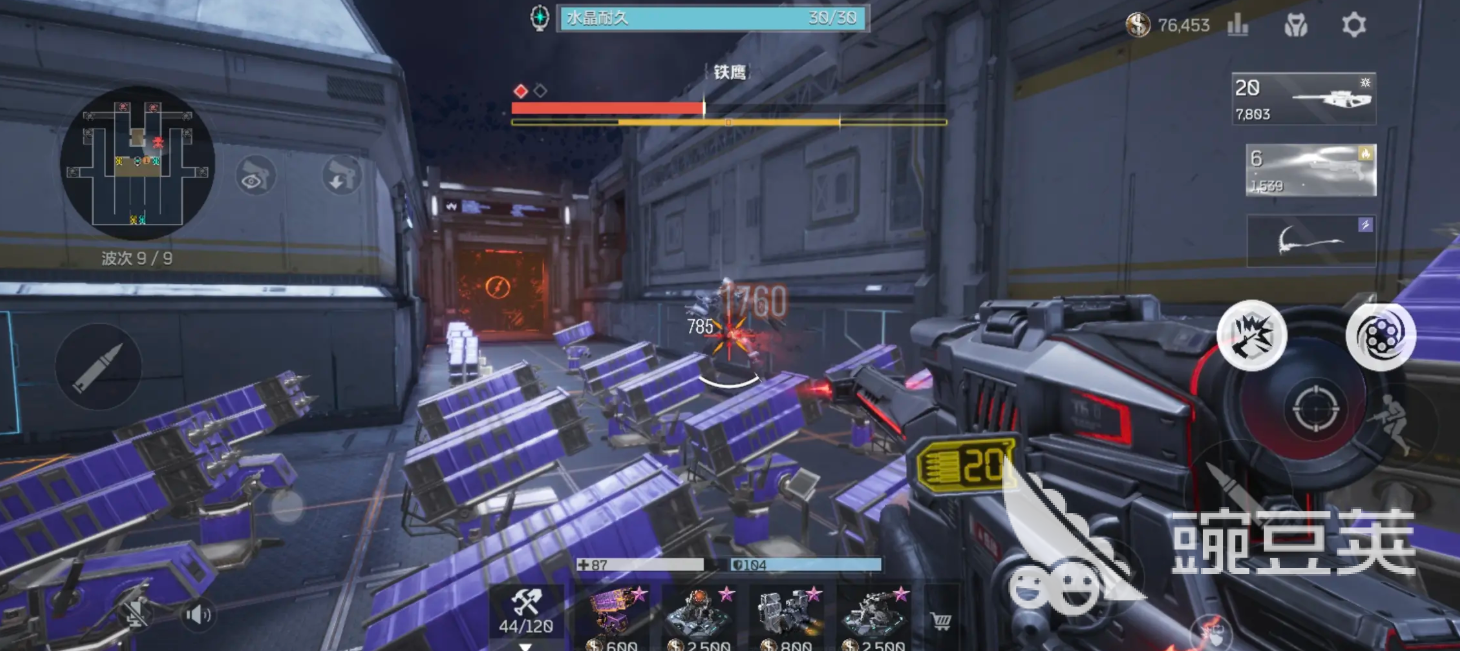Select the secondary weapon with 6 rounds
Viewport: 1460px width, 651px height.
coord(1311,170)
